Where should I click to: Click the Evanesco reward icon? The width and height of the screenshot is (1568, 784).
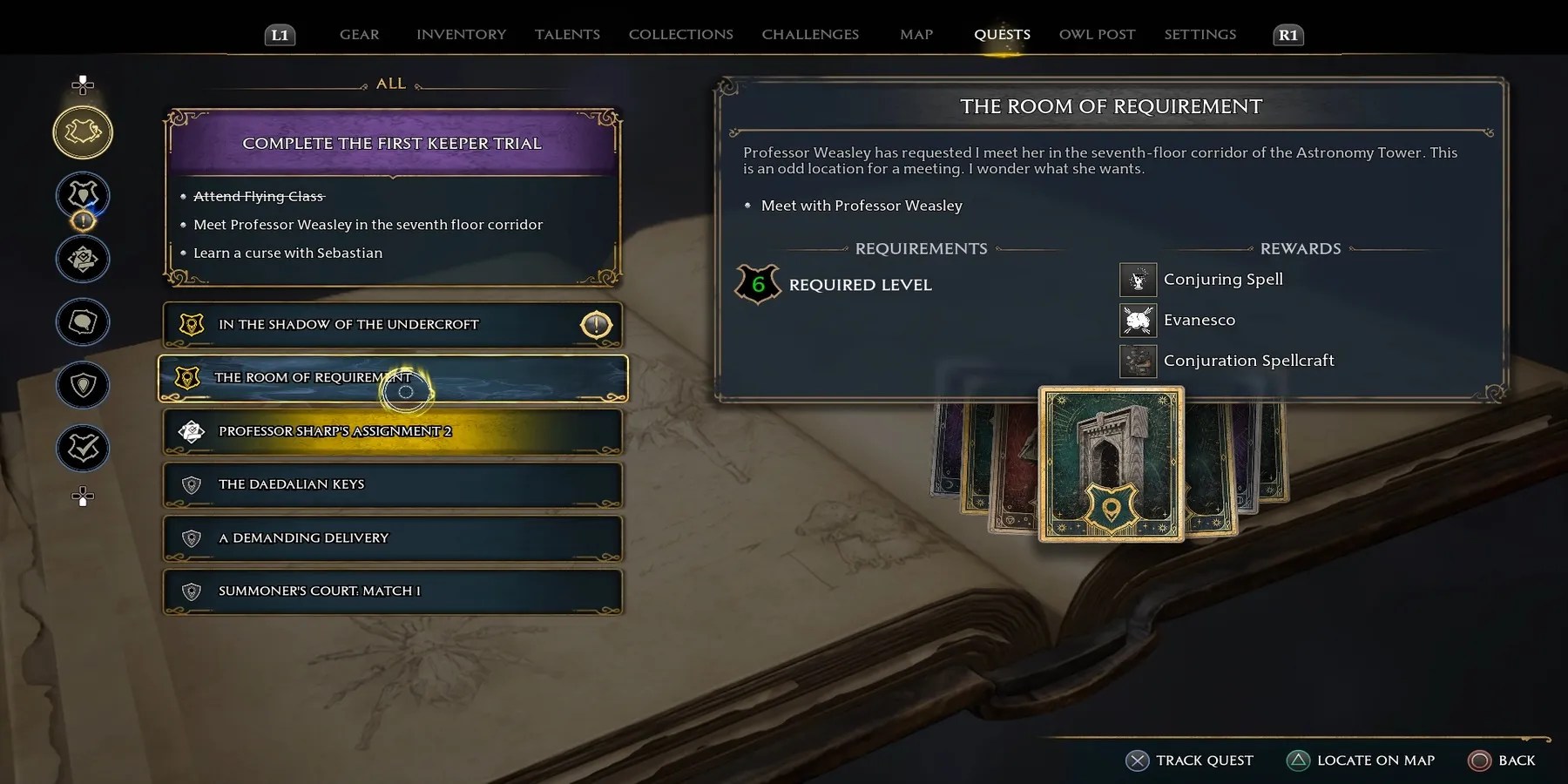[x=1138, y=321]
